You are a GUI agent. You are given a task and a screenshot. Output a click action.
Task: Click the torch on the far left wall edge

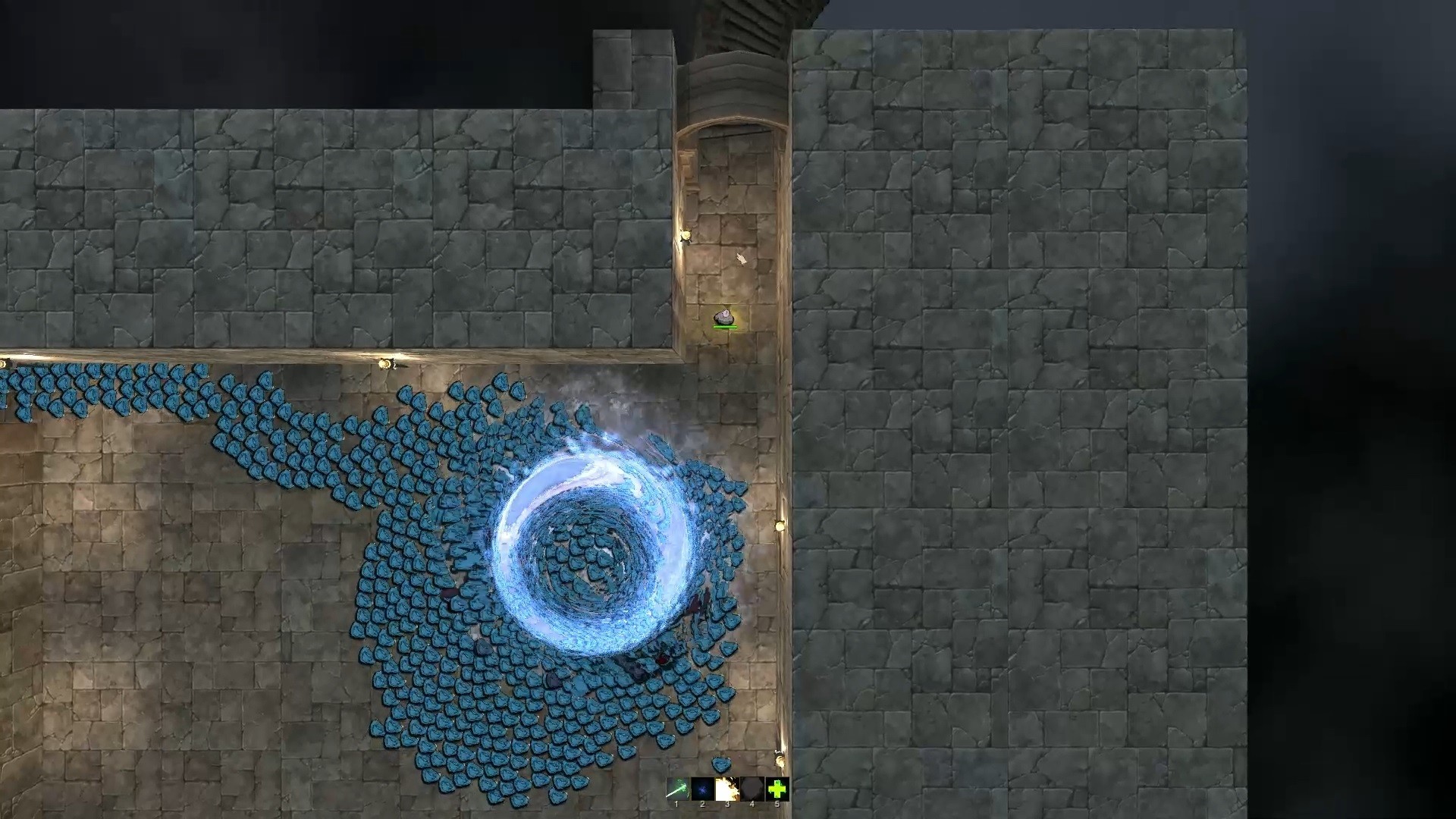4,362
